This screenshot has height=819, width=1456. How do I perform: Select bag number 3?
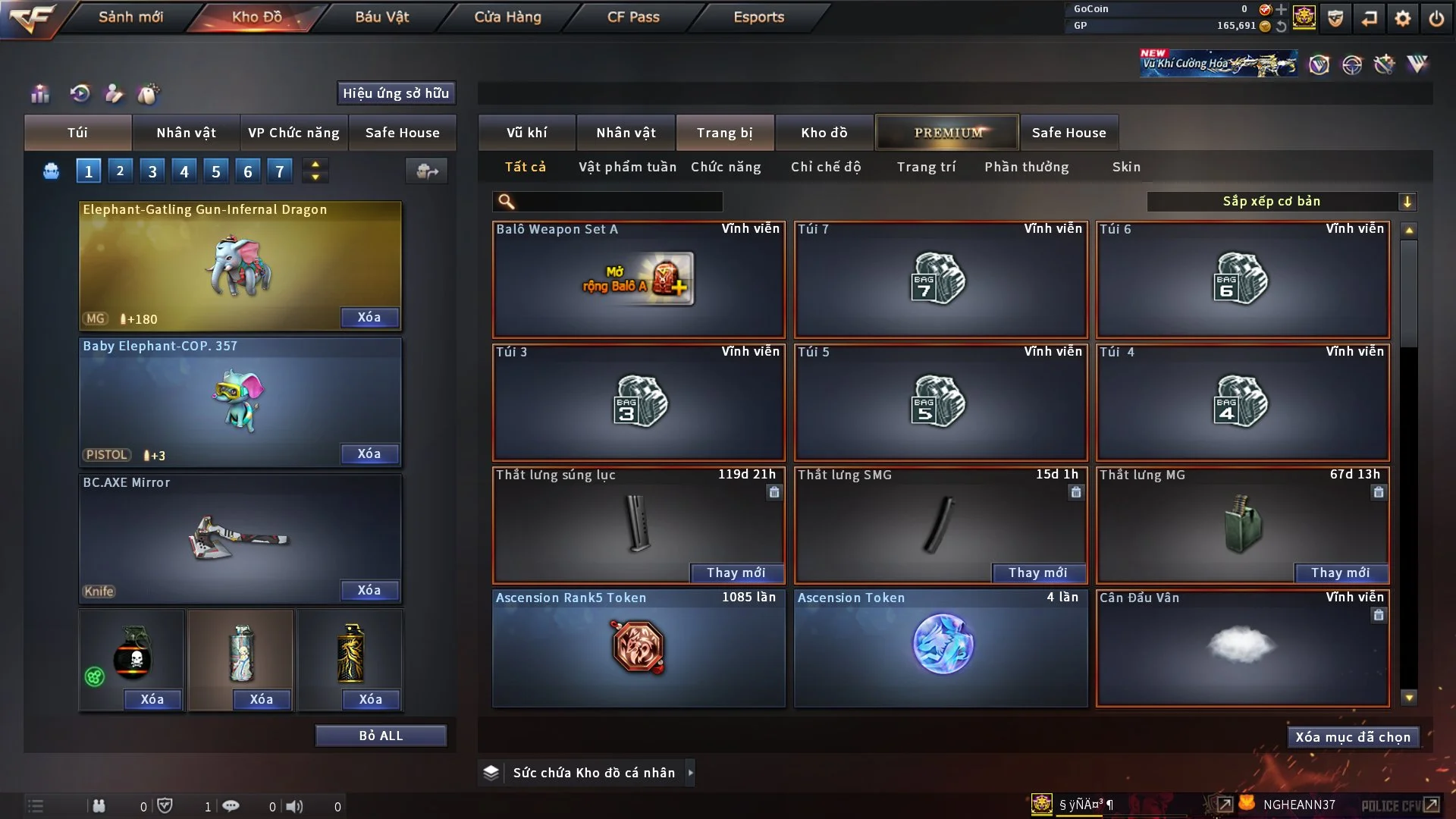click(x=152, y=171)
